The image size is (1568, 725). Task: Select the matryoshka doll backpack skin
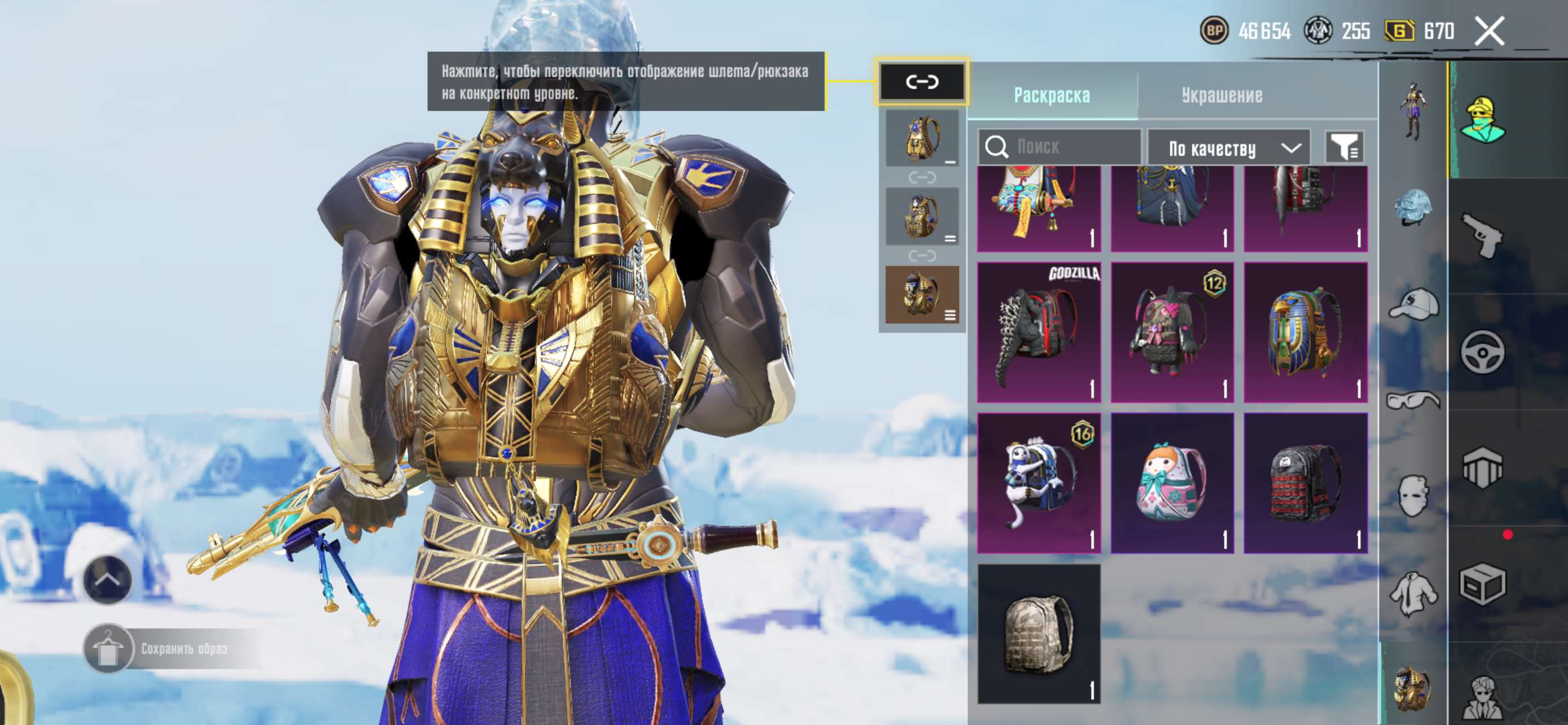tap(1172, 483)
